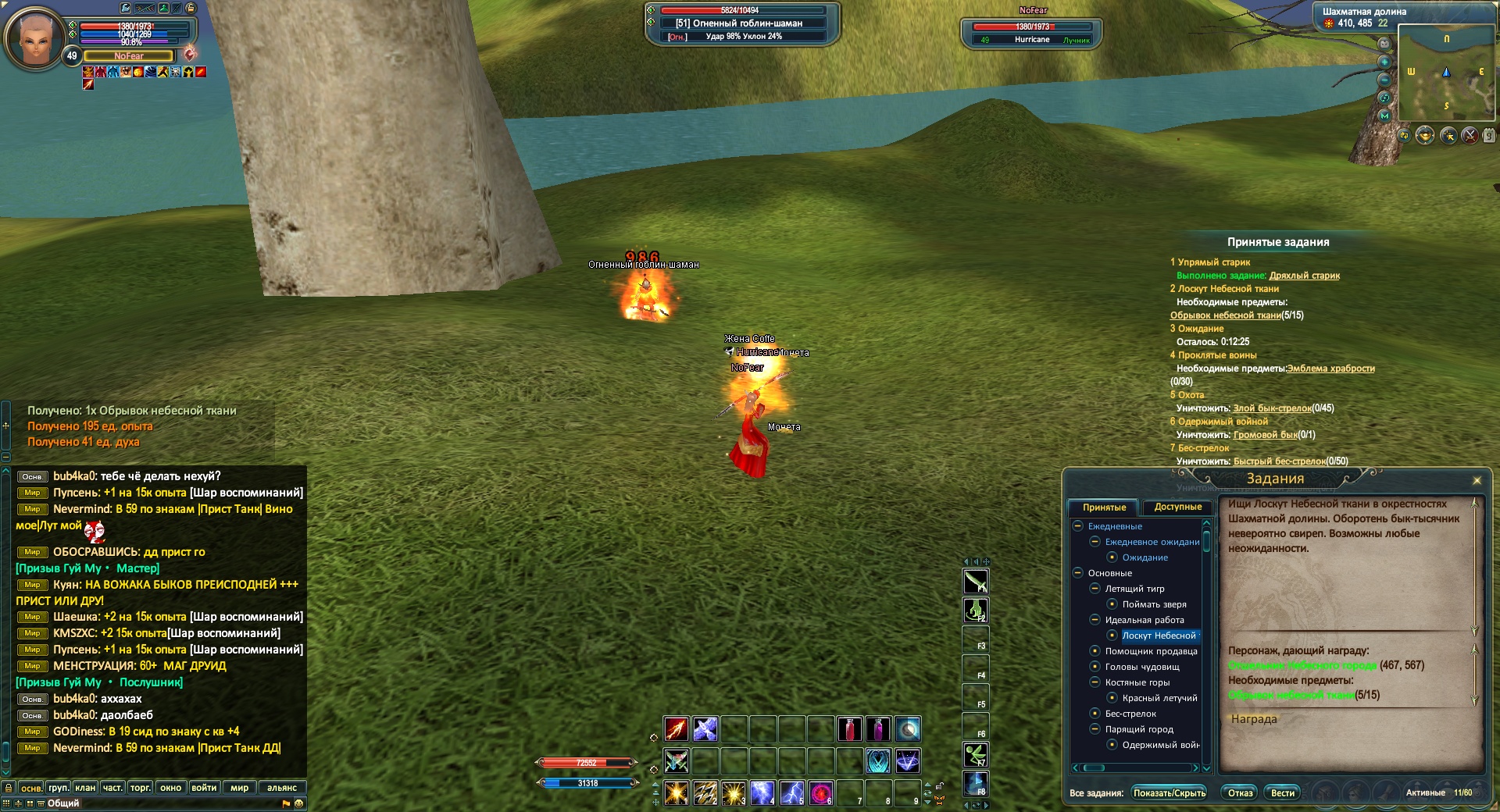Activate the sword skill in F1 slot
This screenshot has width=1500, height=812.
pos(975,581)
